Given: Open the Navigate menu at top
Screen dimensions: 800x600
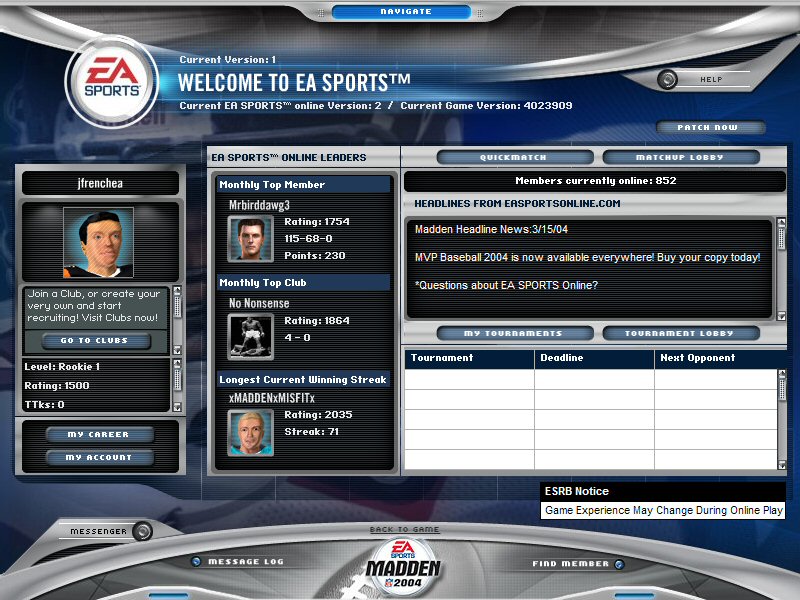Looking at the screenshot, I should (x=406, y=12).
